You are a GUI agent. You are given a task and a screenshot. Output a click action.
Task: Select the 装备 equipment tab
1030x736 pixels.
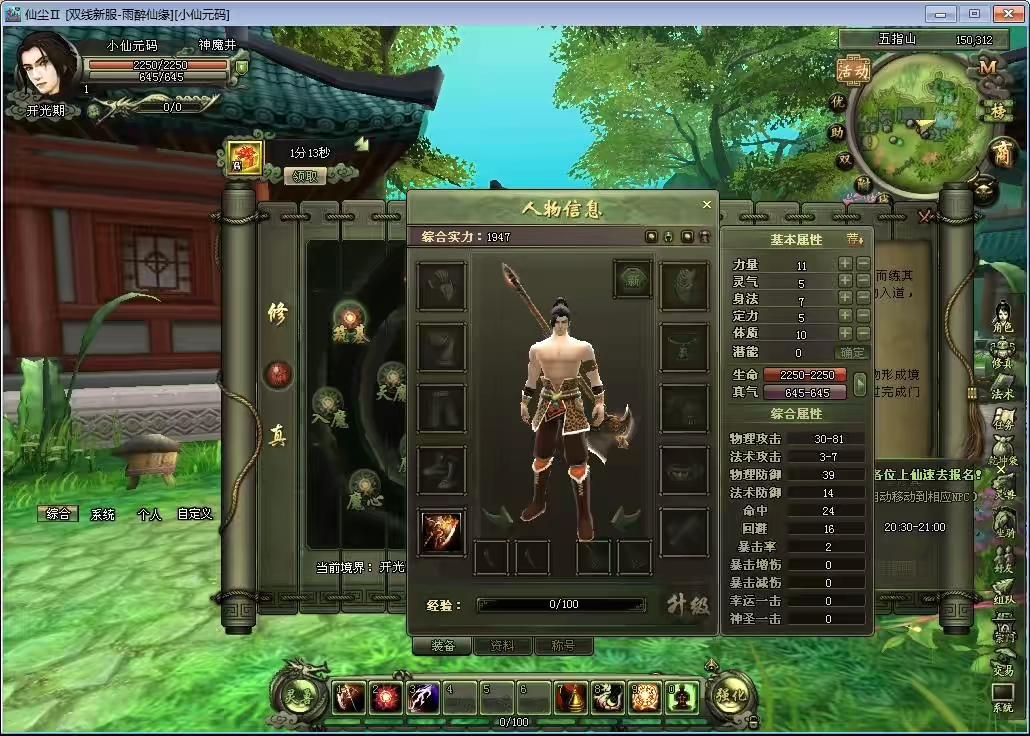[x=441, y=646]
